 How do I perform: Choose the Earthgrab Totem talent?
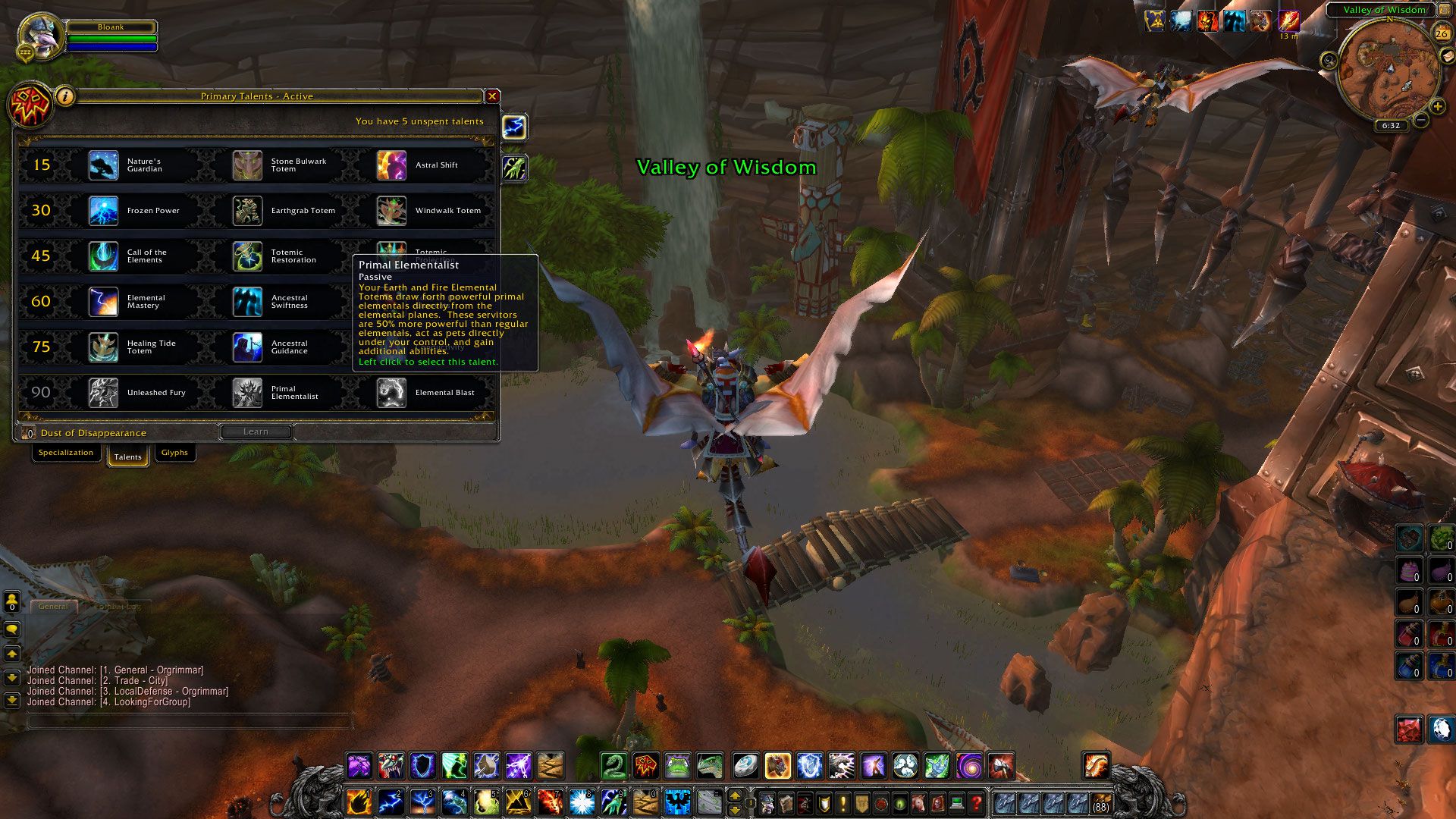[x=247, y=211]
